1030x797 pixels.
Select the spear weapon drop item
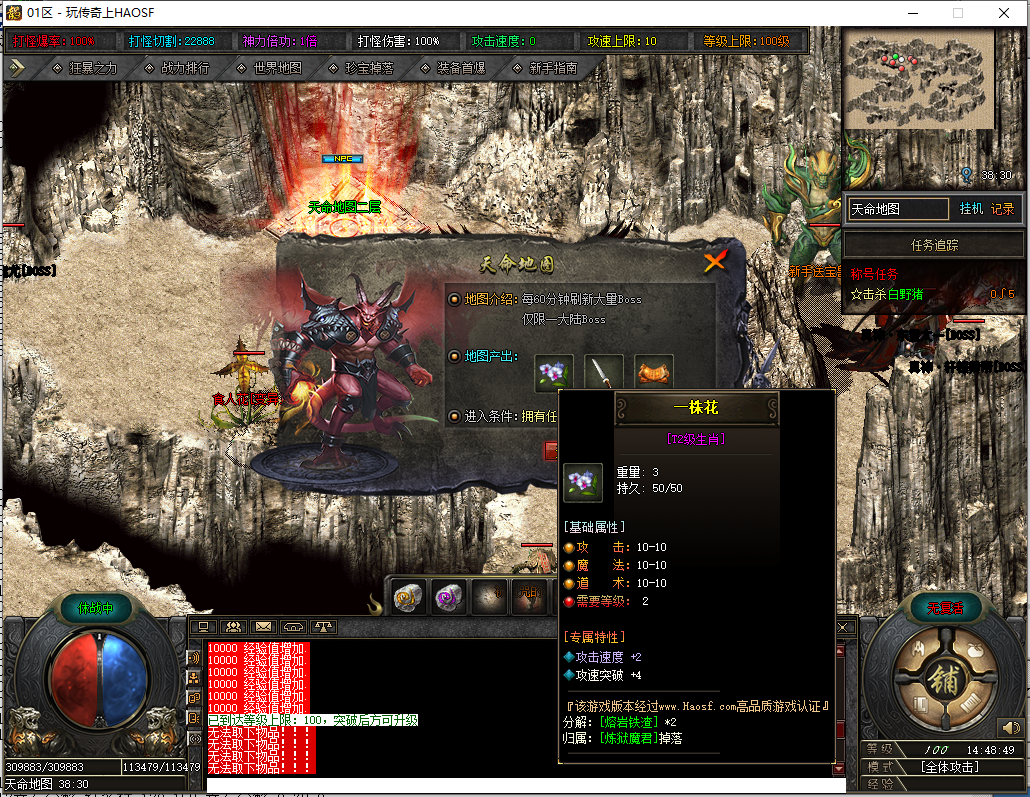coord(604,372)
